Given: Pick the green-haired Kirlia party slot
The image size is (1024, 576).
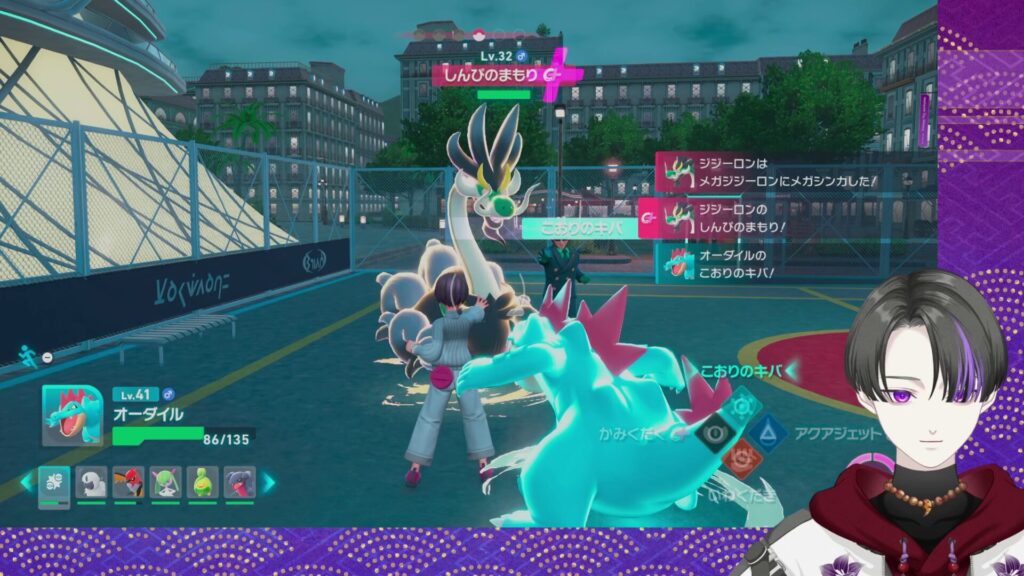Looking at the screenshot, I should 165,482.
